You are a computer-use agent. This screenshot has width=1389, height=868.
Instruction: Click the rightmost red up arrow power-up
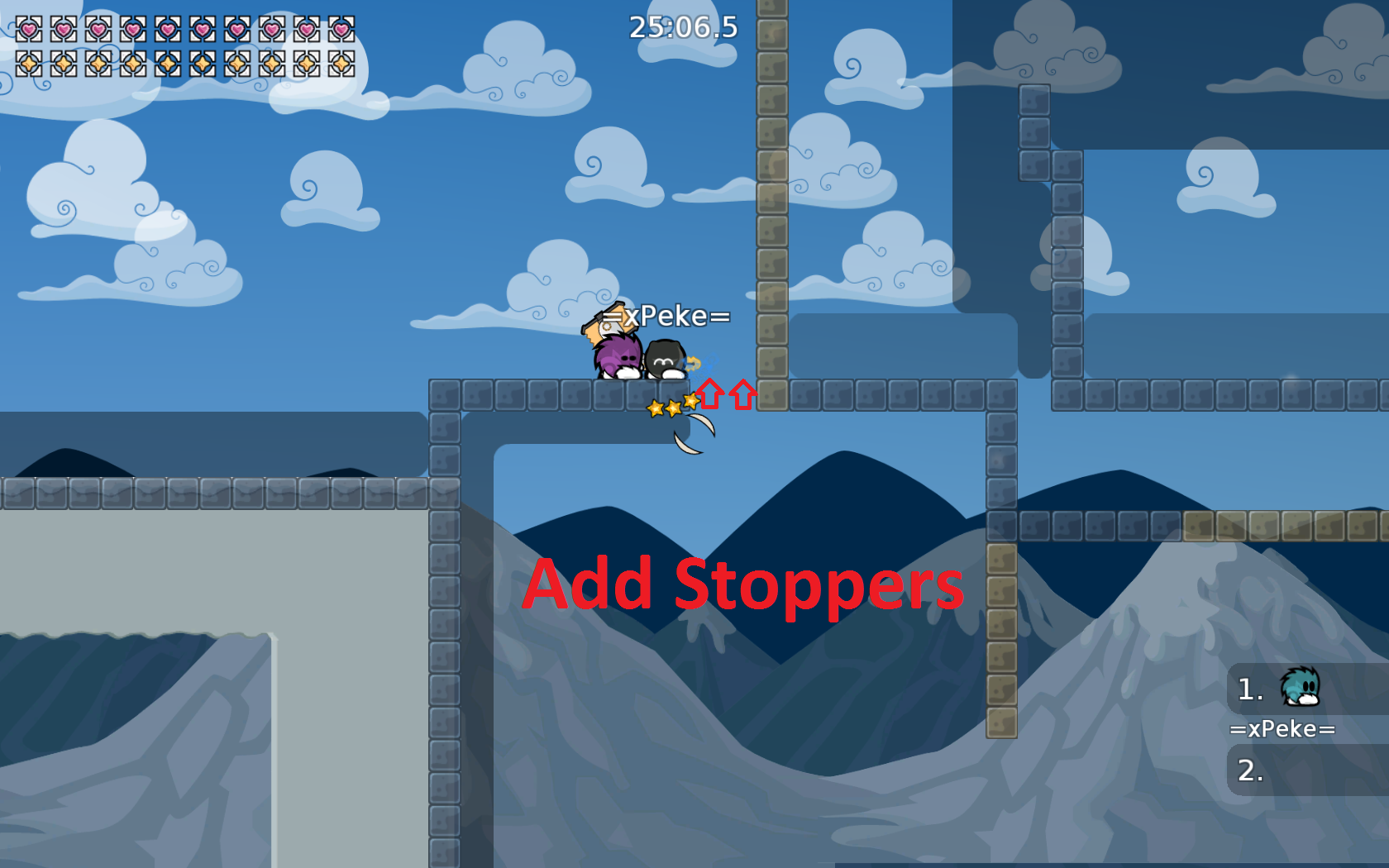(x=742, y=394)
